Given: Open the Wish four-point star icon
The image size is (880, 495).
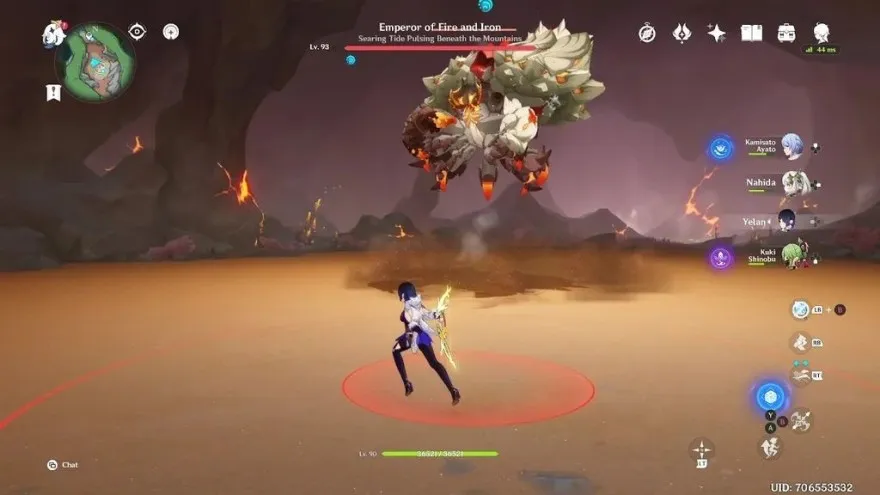Looking at the screenshot, I should [716, 33].
